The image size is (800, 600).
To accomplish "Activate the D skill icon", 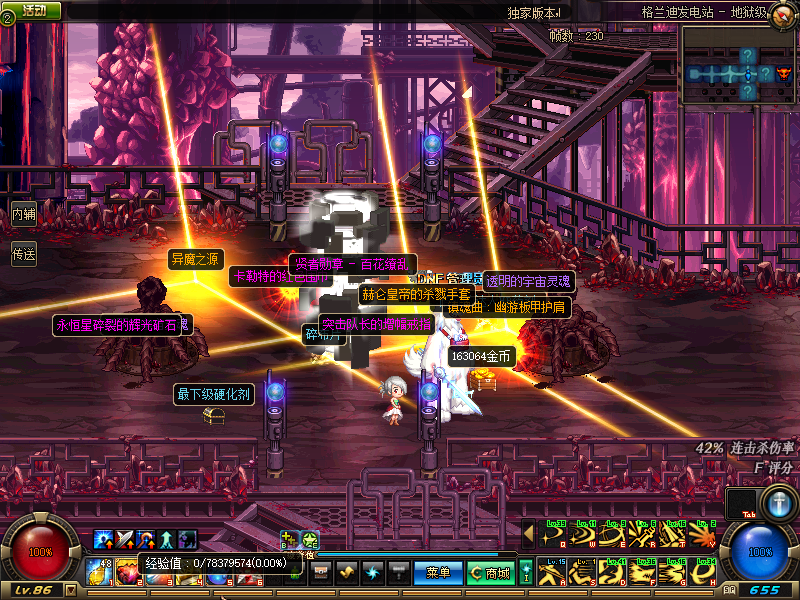I will point(611,572).
